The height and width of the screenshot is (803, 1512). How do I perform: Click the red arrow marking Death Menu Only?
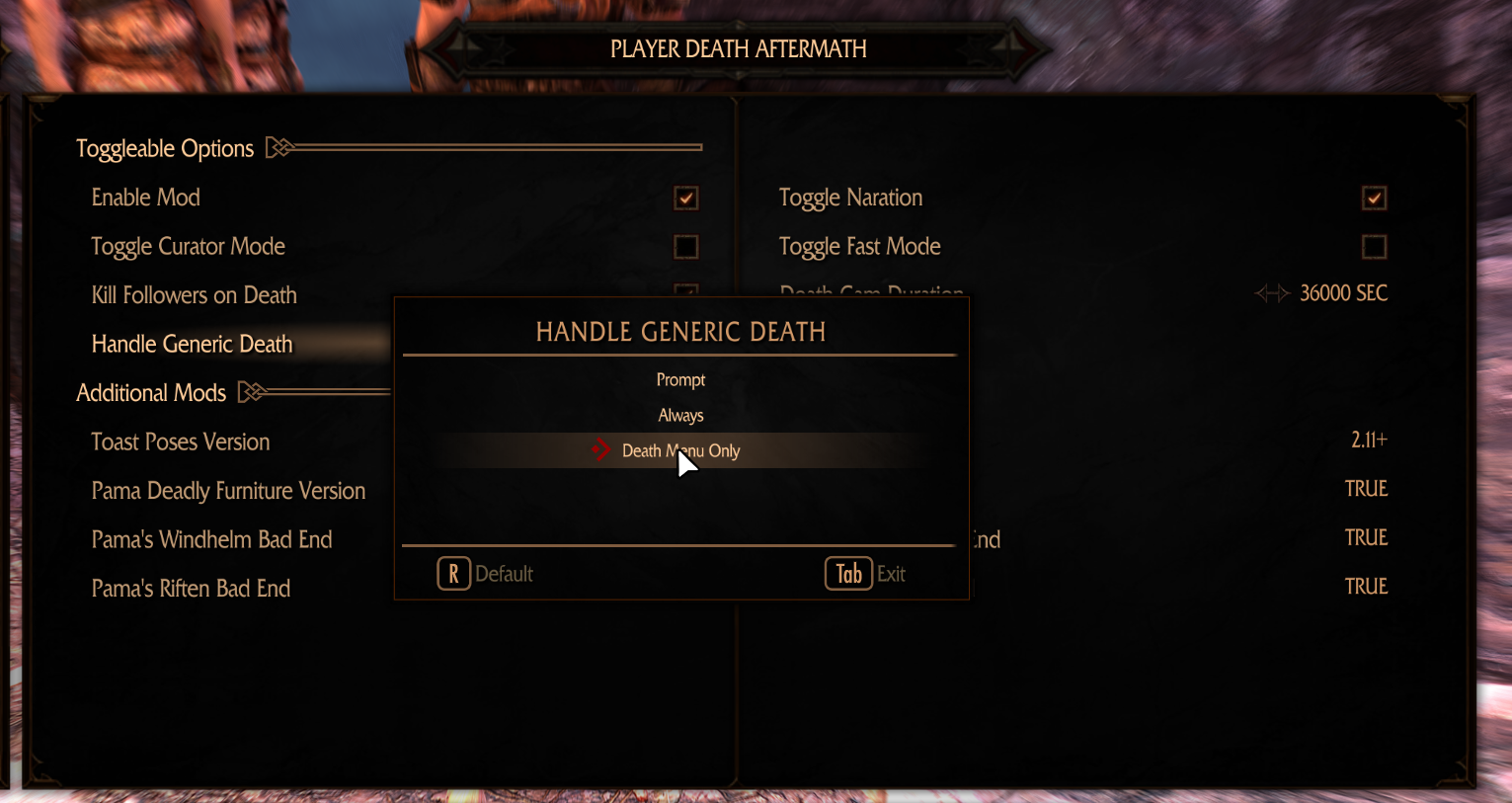click(x=600, y=449)
